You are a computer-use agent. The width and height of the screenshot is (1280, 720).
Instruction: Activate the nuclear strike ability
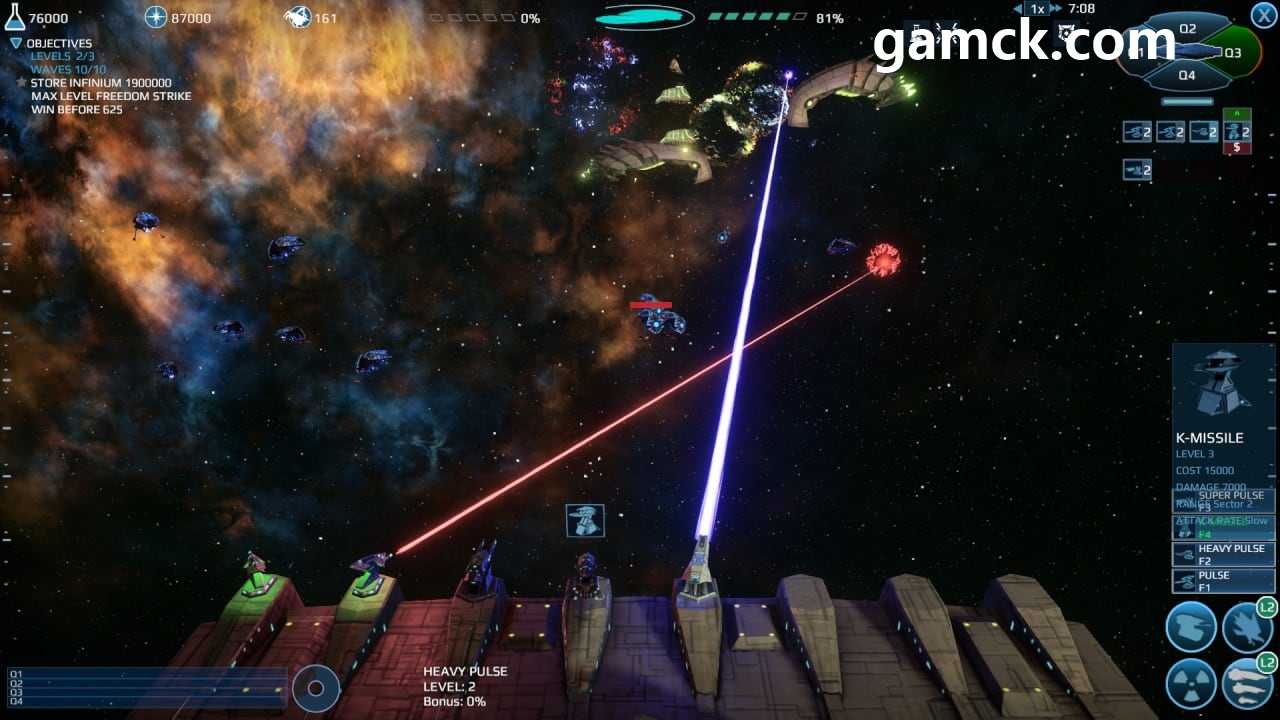(x=1191, y=684)
